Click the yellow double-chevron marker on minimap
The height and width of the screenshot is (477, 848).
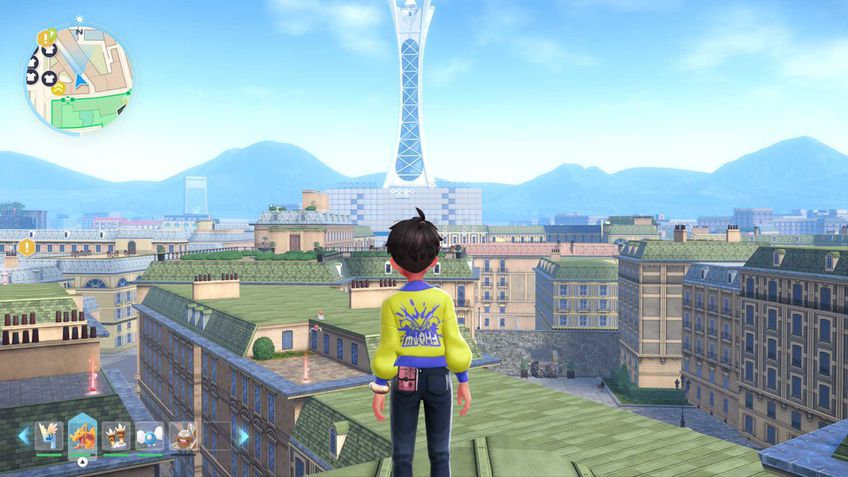coord(59,88)
